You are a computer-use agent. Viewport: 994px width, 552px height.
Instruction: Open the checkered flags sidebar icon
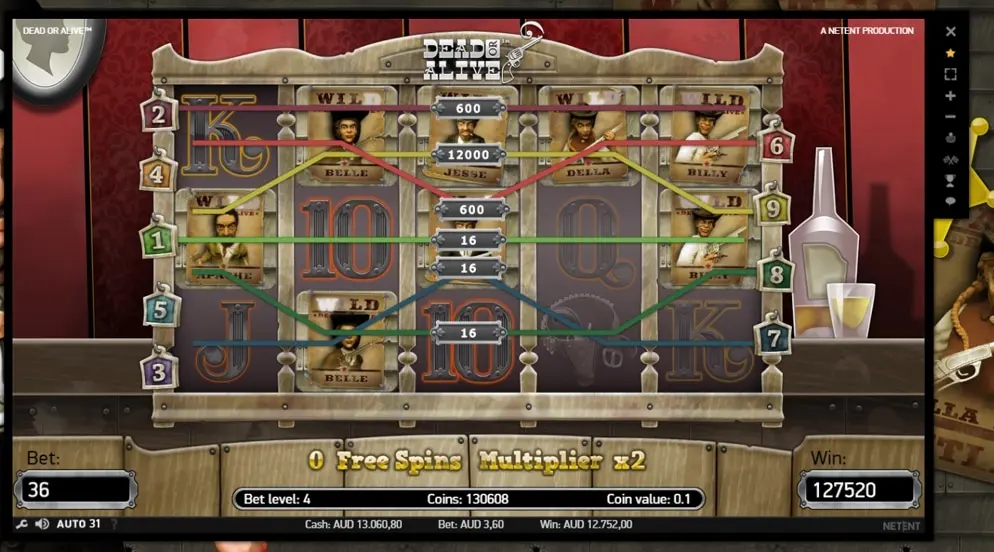tap(951, 159)
